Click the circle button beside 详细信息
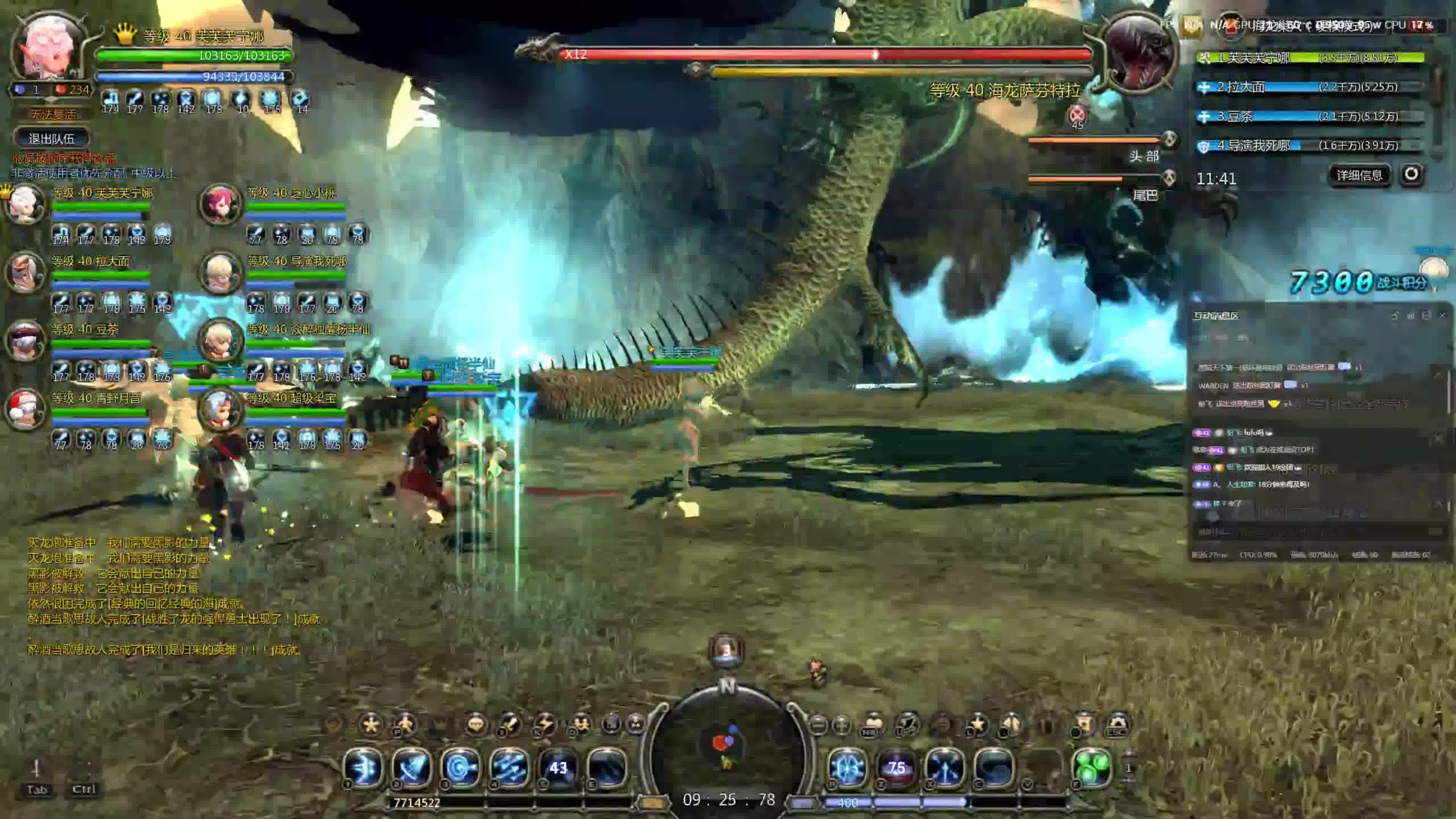Screen dimensions: 1456x819 click(1411, 174)
